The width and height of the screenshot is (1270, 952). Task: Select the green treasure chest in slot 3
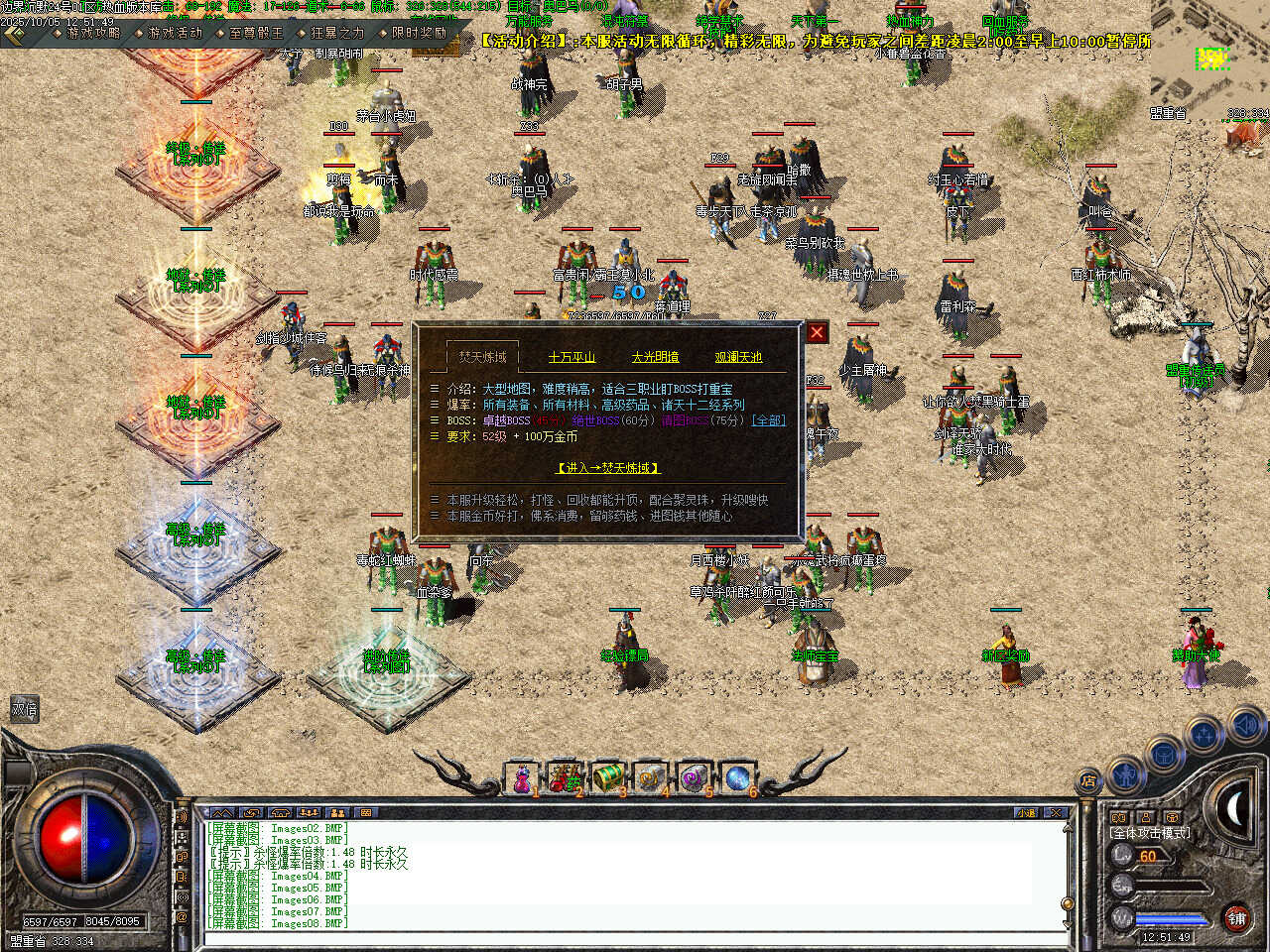(607, 778)
